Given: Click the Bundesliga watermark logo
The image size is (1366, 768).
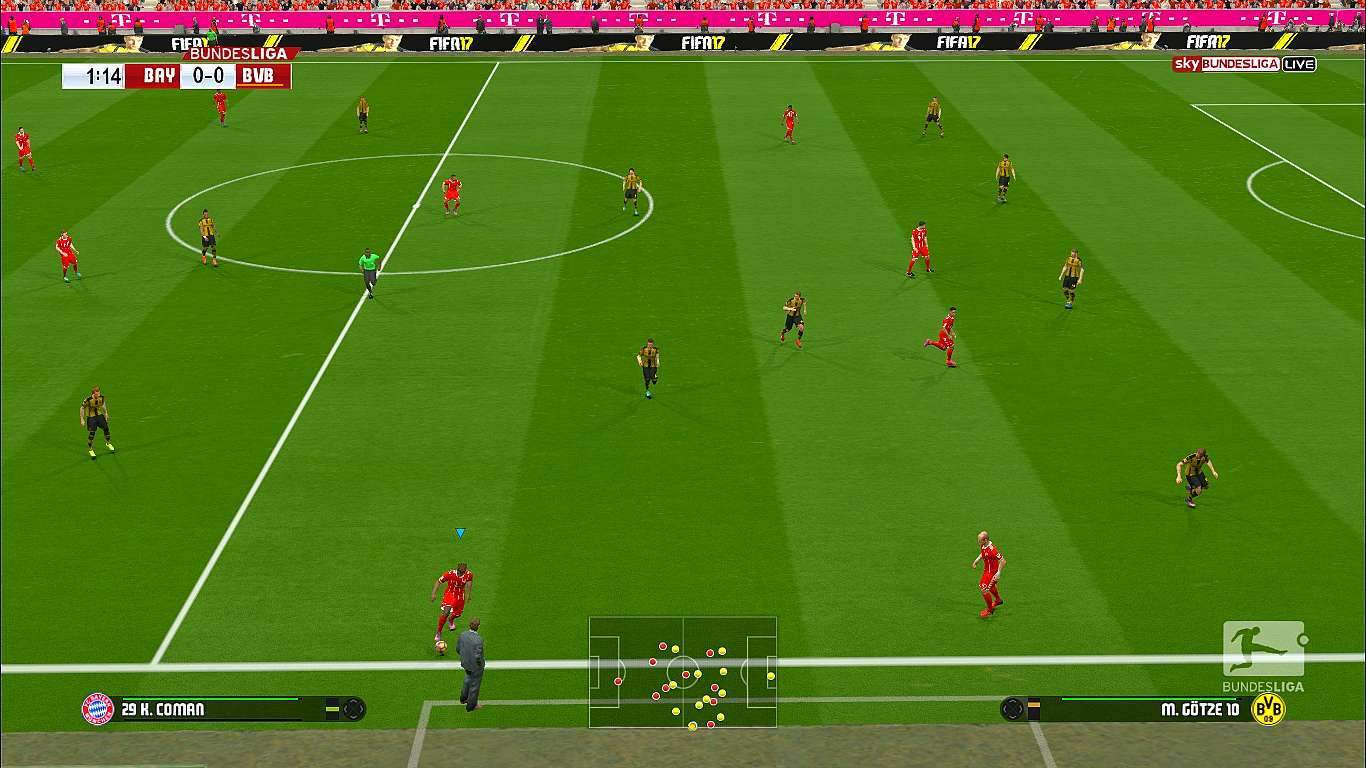Looking at the screenshot, I should tap(1263, 656).
